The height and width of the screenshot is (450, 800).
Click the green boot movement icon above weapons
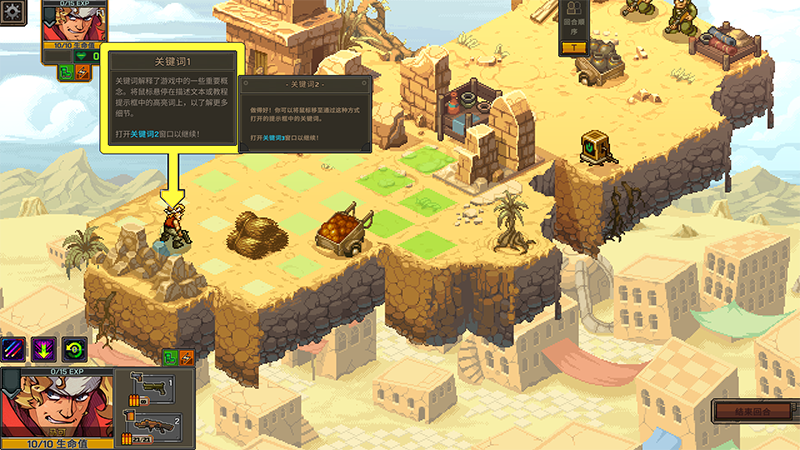click(x=170, y=357)
